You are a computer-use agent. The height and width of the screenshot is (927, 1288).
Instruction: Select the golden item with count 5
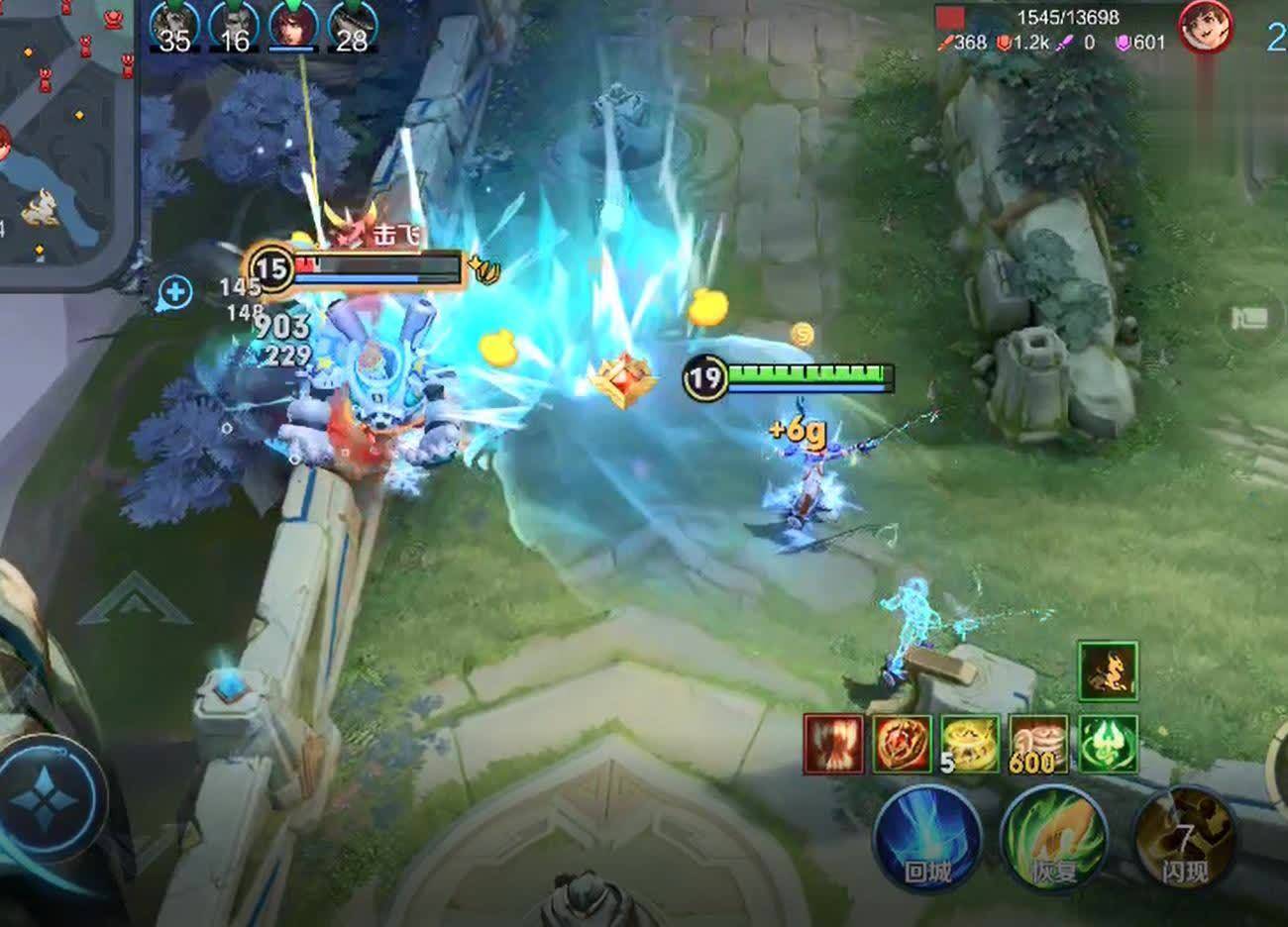click(x=970, y=744)
